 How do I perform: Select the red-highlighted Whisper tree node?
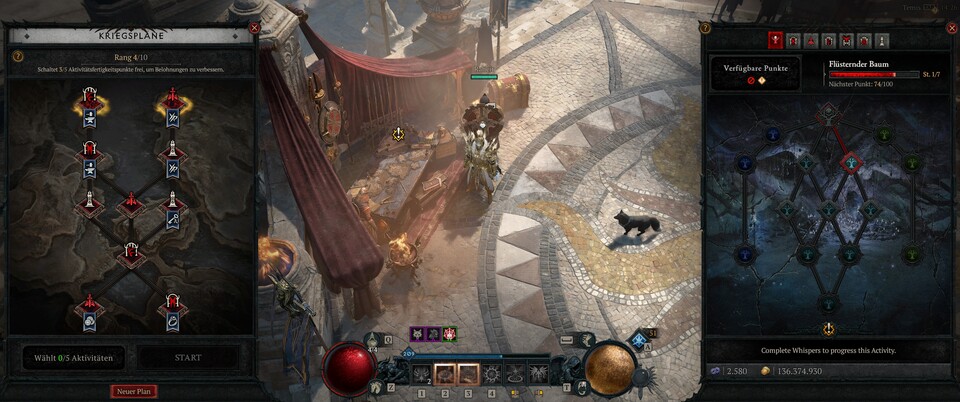849,163
